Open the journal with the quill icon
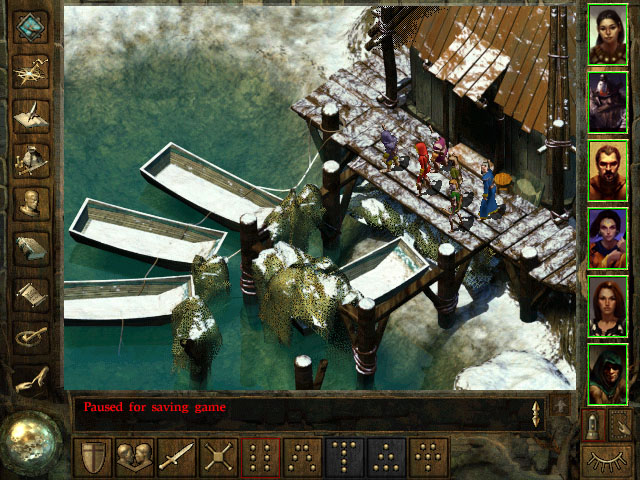The image size is (640, 480). [x=31, y=113]
